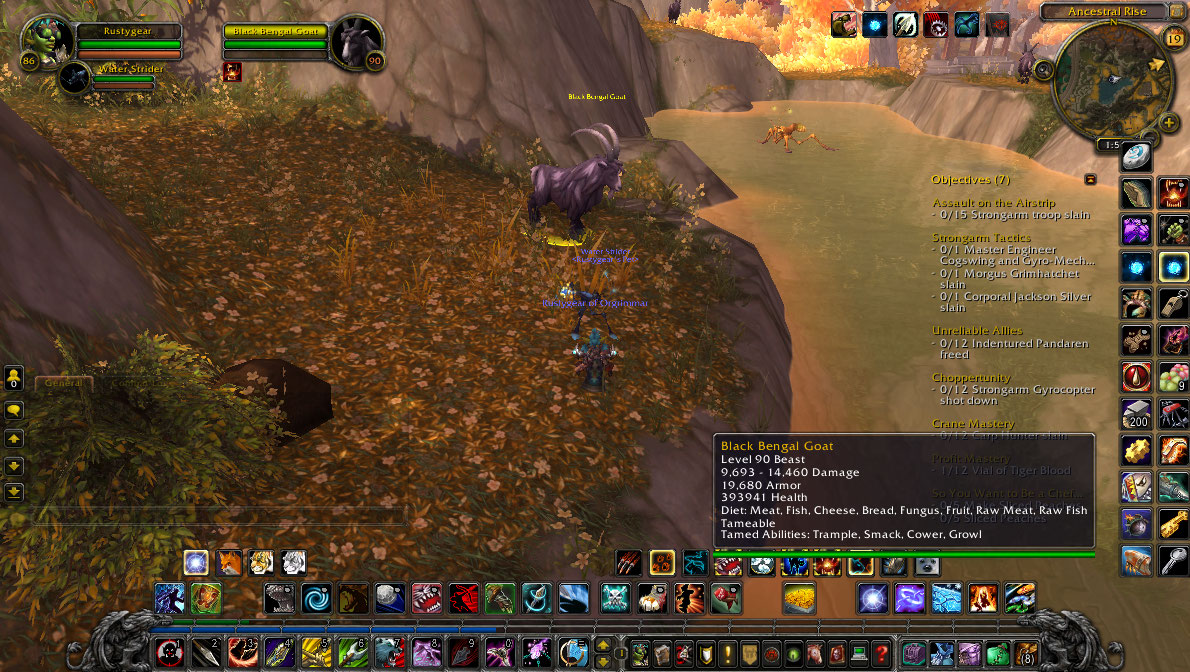
Task: Click the red question mark help button
Action: click(x=880, y=653)
